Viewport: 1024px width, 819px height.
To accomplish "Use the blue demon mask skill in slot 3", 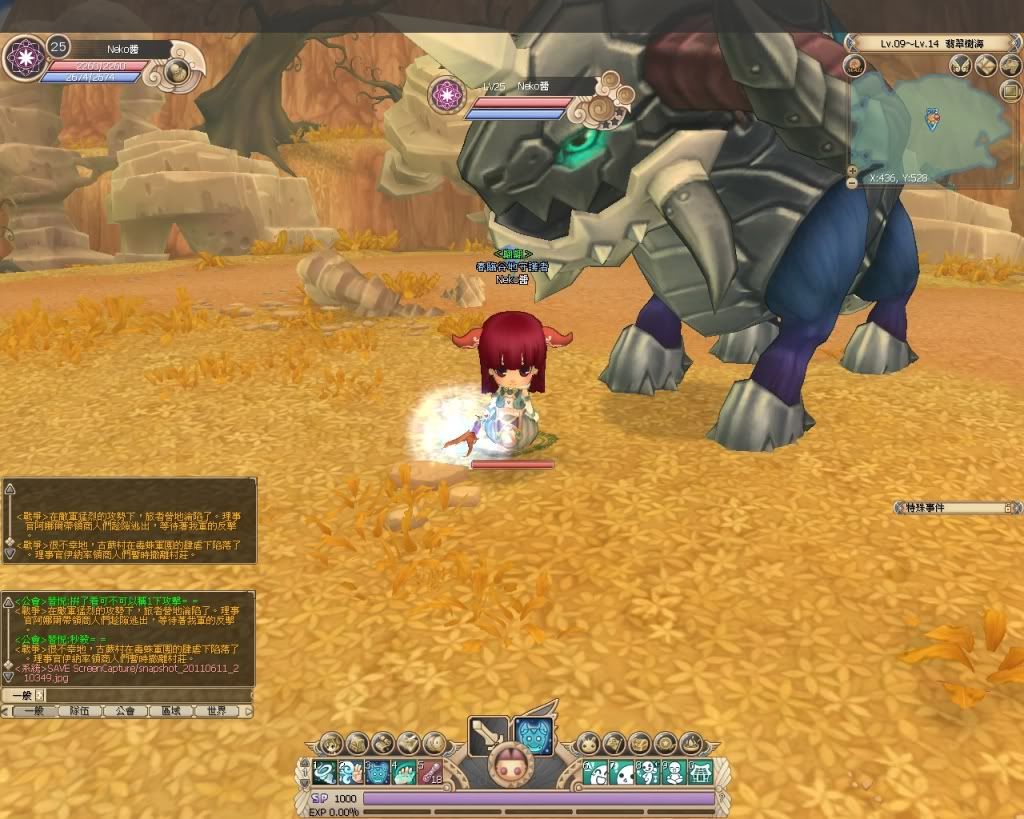I will click(377, 772).
